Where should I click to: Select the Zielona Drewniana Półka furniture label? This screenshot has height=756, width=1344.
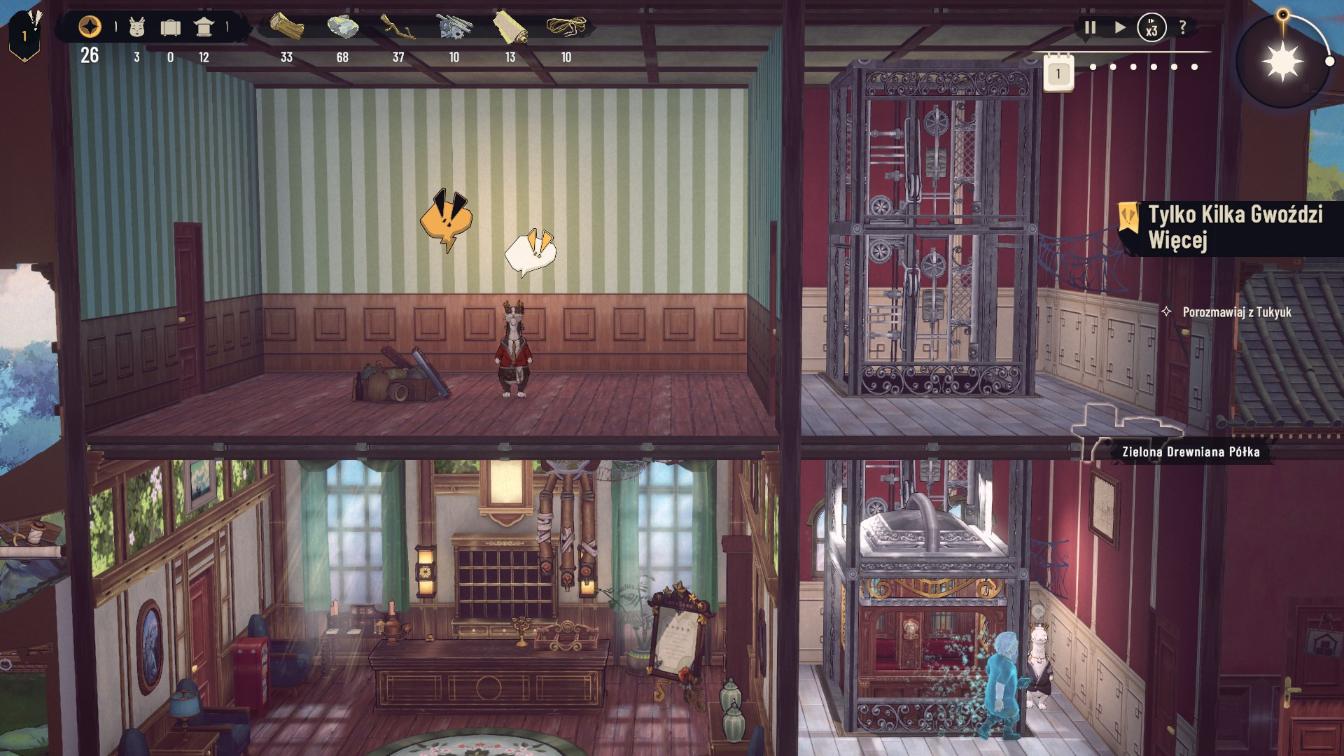[x=1192, y=452]
